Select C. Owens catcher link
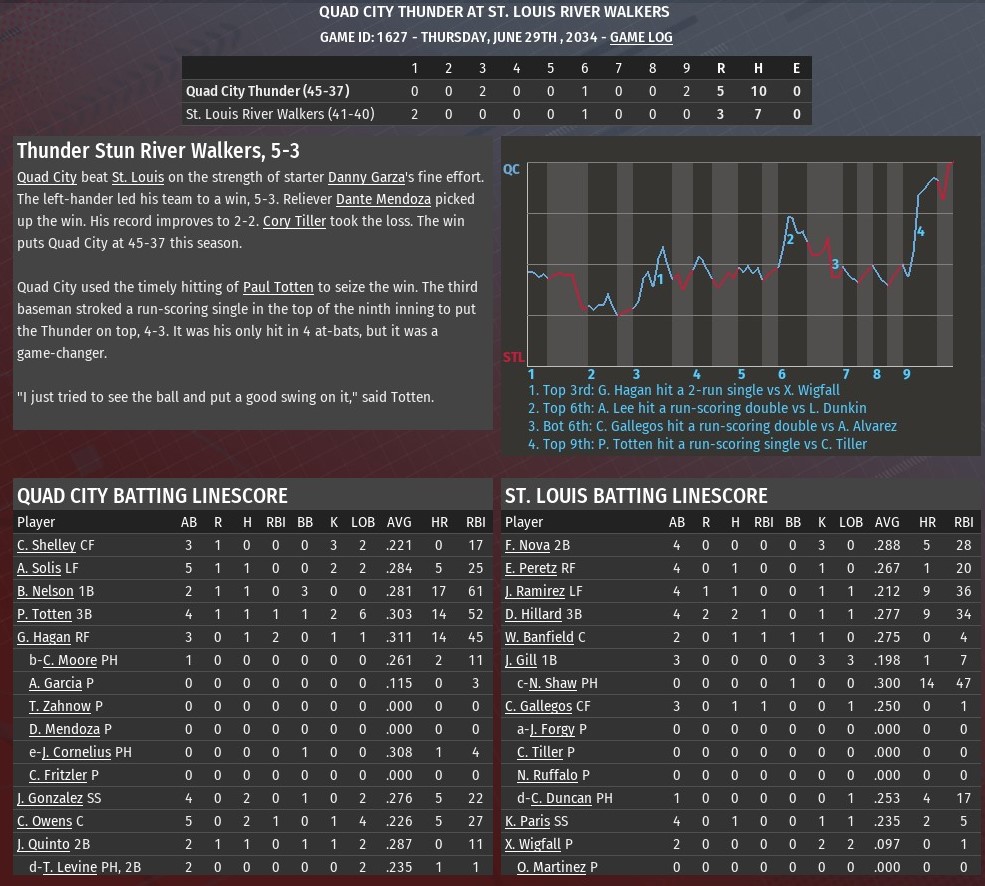 coord(44,821)
